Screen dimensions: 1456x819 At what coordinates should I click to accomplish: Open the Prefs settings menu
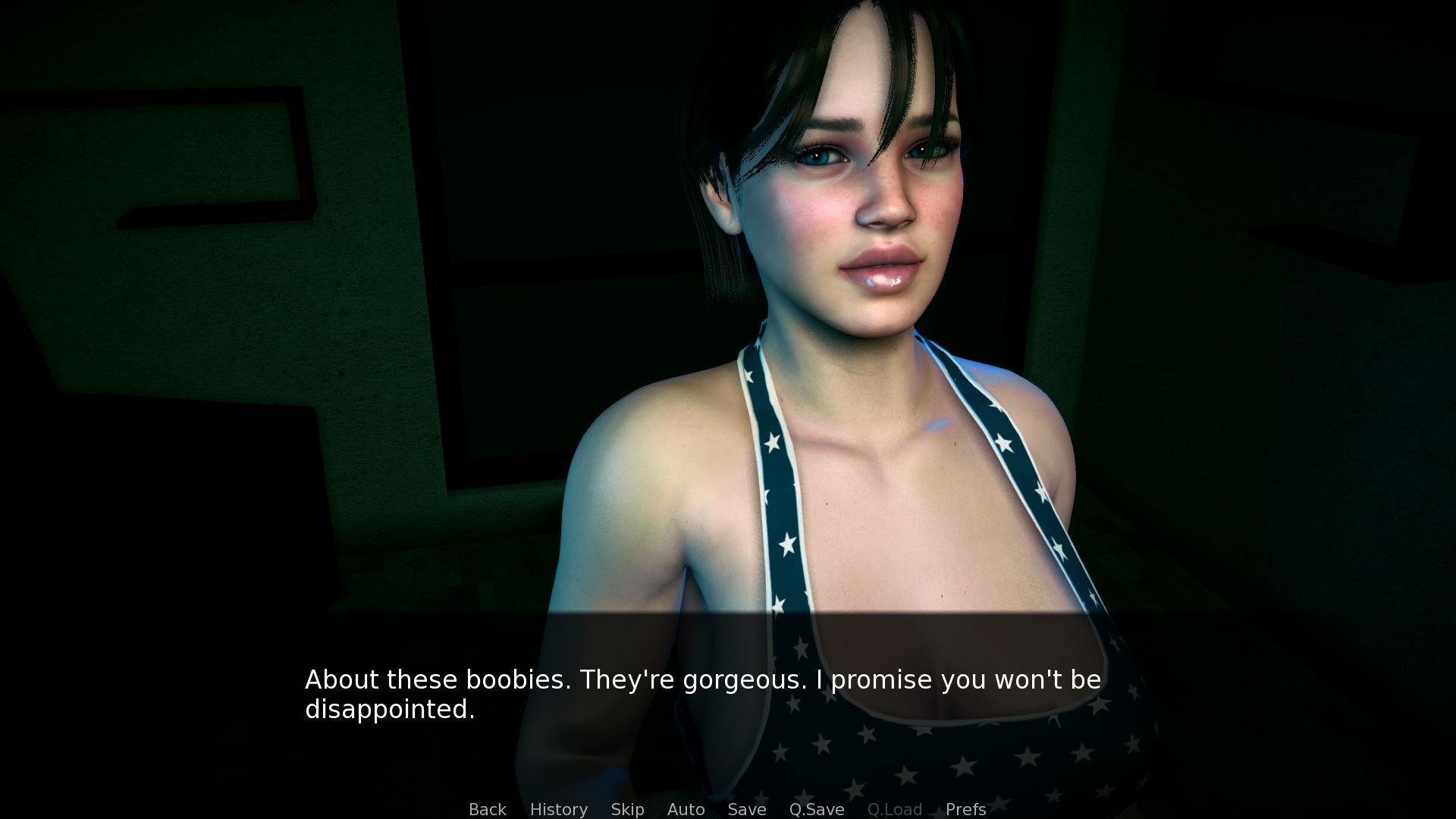point(965,809)
